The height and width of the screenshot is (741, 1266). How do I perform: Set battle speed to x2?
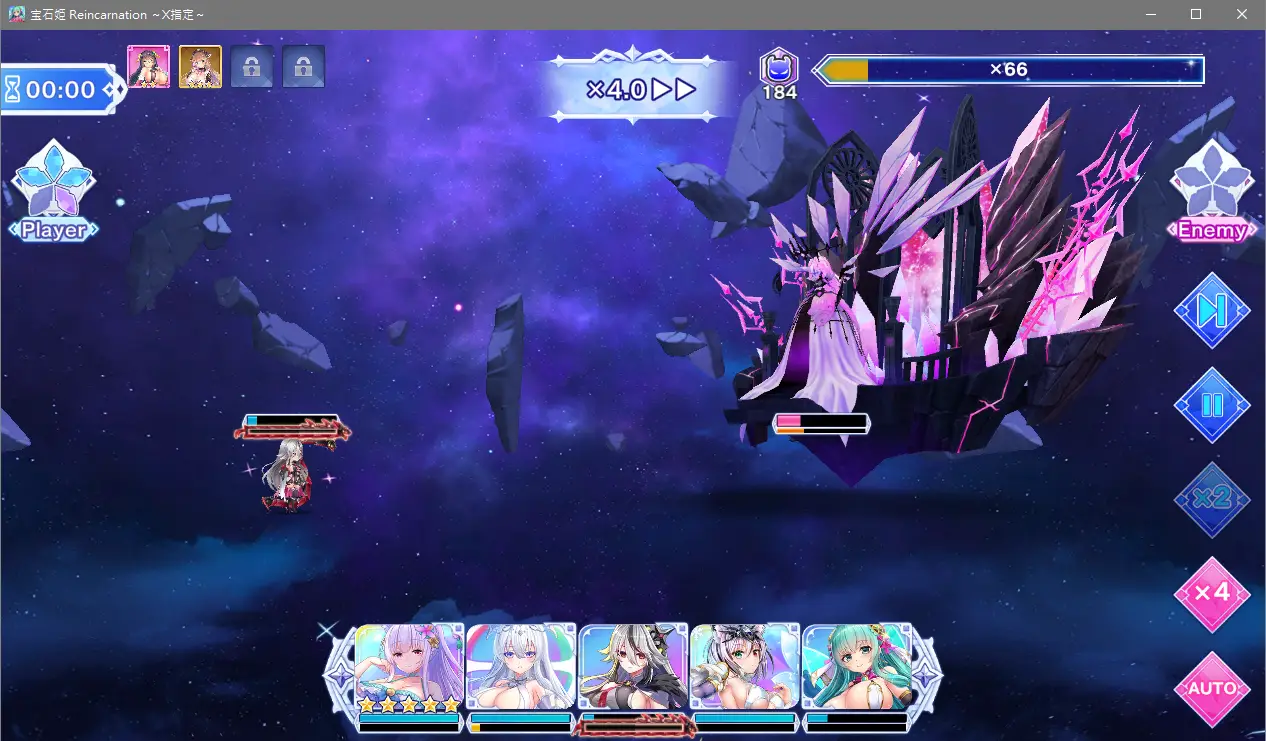[1212, 498]
